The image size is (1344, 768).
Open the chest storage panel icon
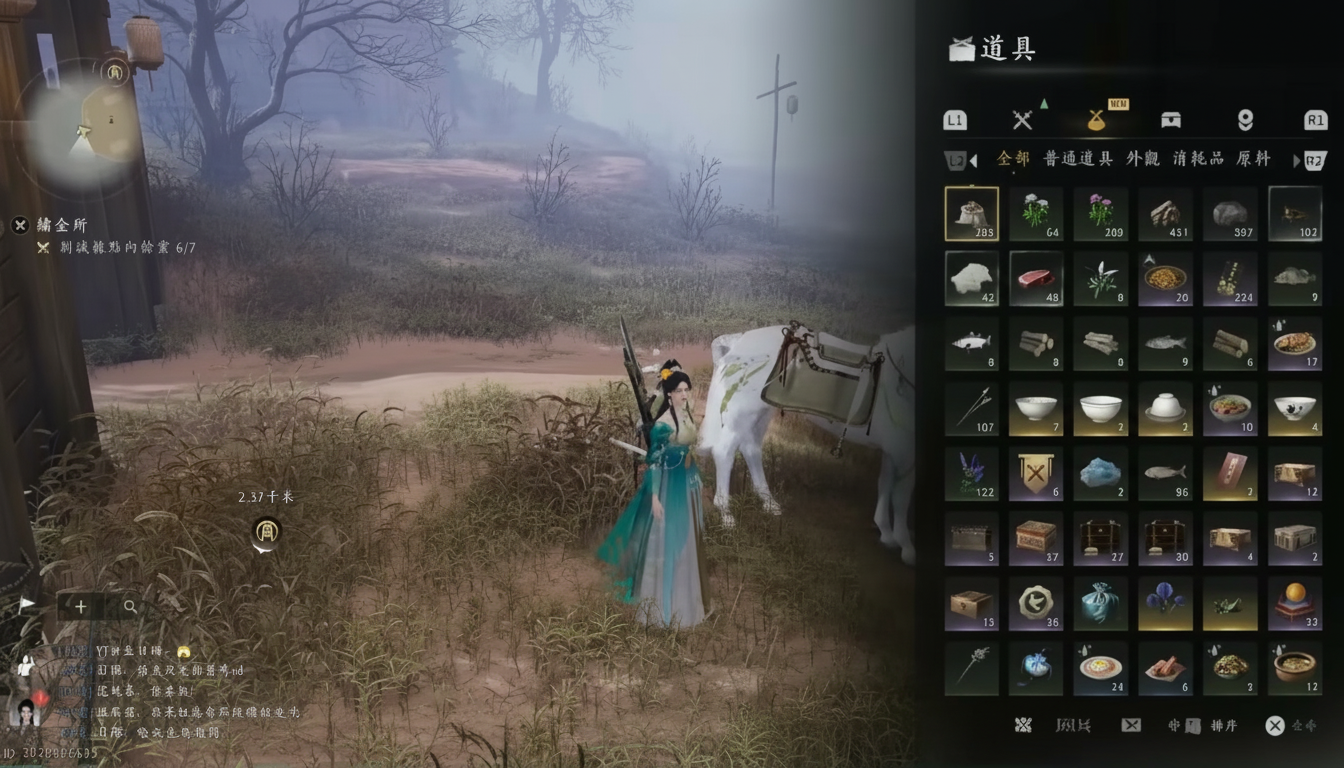[x=1169, y=119]
